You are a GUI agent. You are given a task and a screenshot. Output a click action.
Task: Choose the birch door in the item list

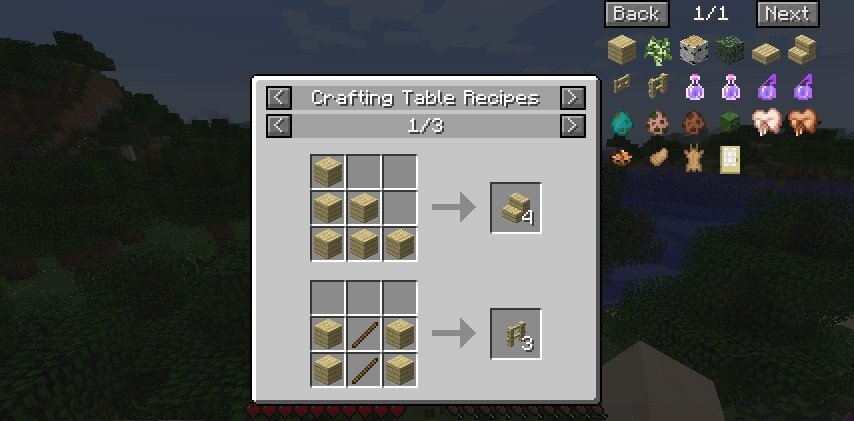tap(728, 158)
